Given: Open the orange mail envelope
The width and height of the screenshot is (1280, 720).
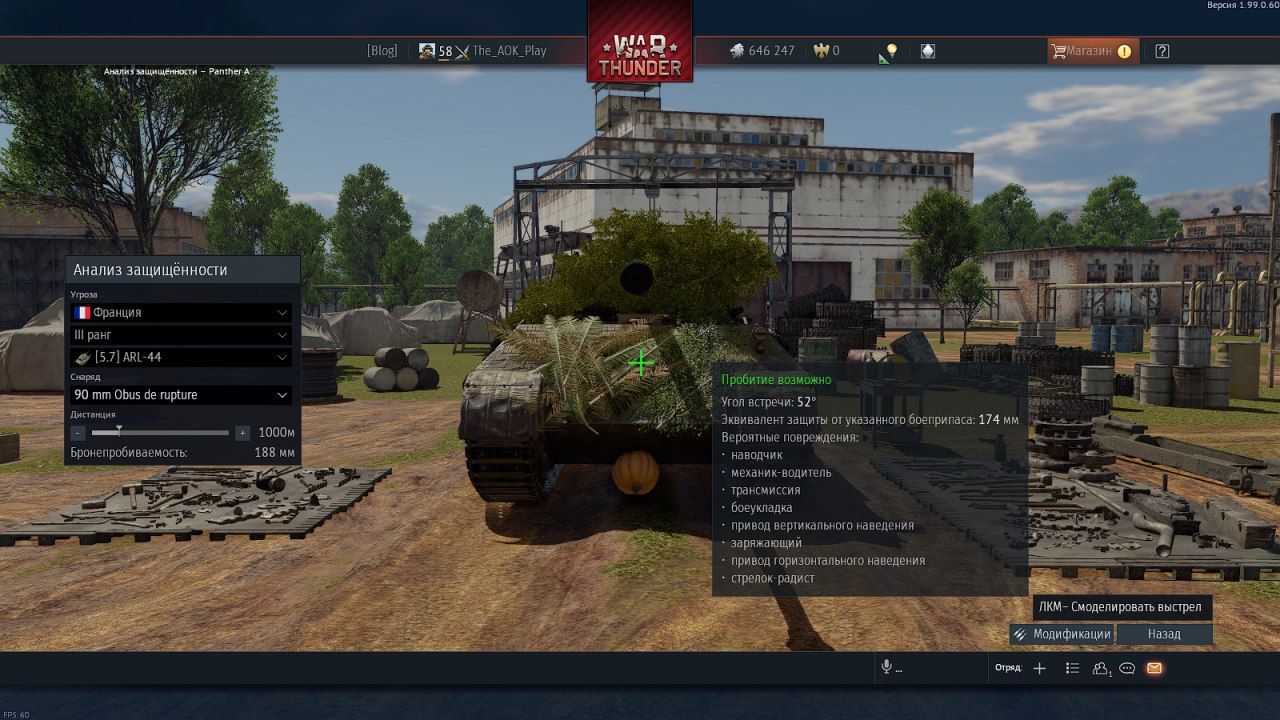Looking at the screenshot, I should click(x=1154, y=668).
